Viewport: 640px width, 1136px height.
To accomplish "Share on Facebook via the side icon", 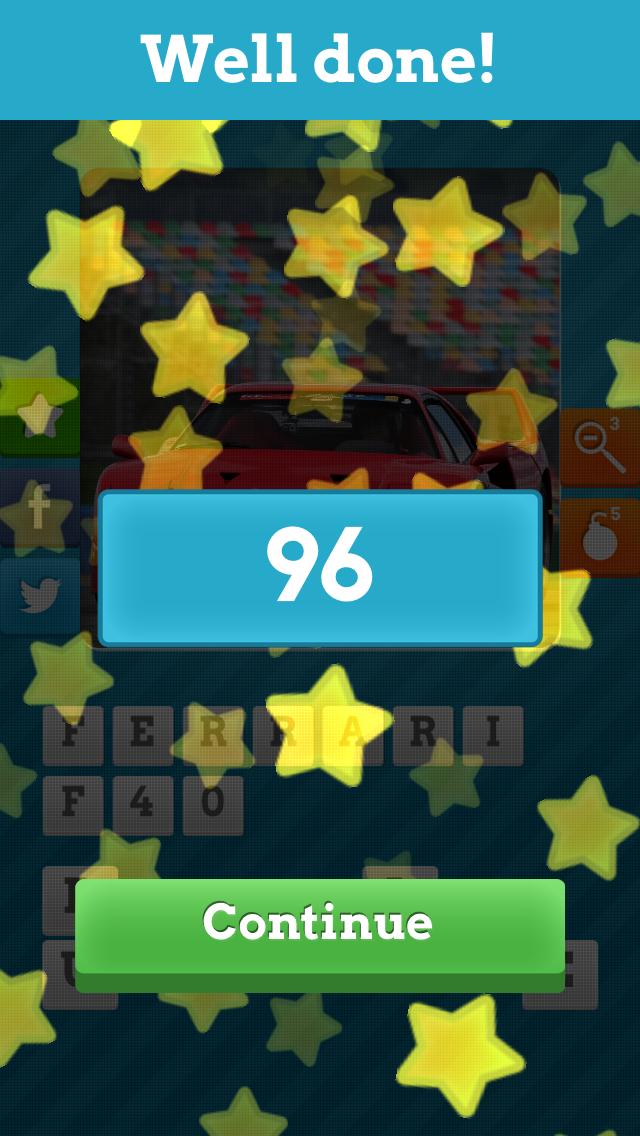I will [38, 510].
